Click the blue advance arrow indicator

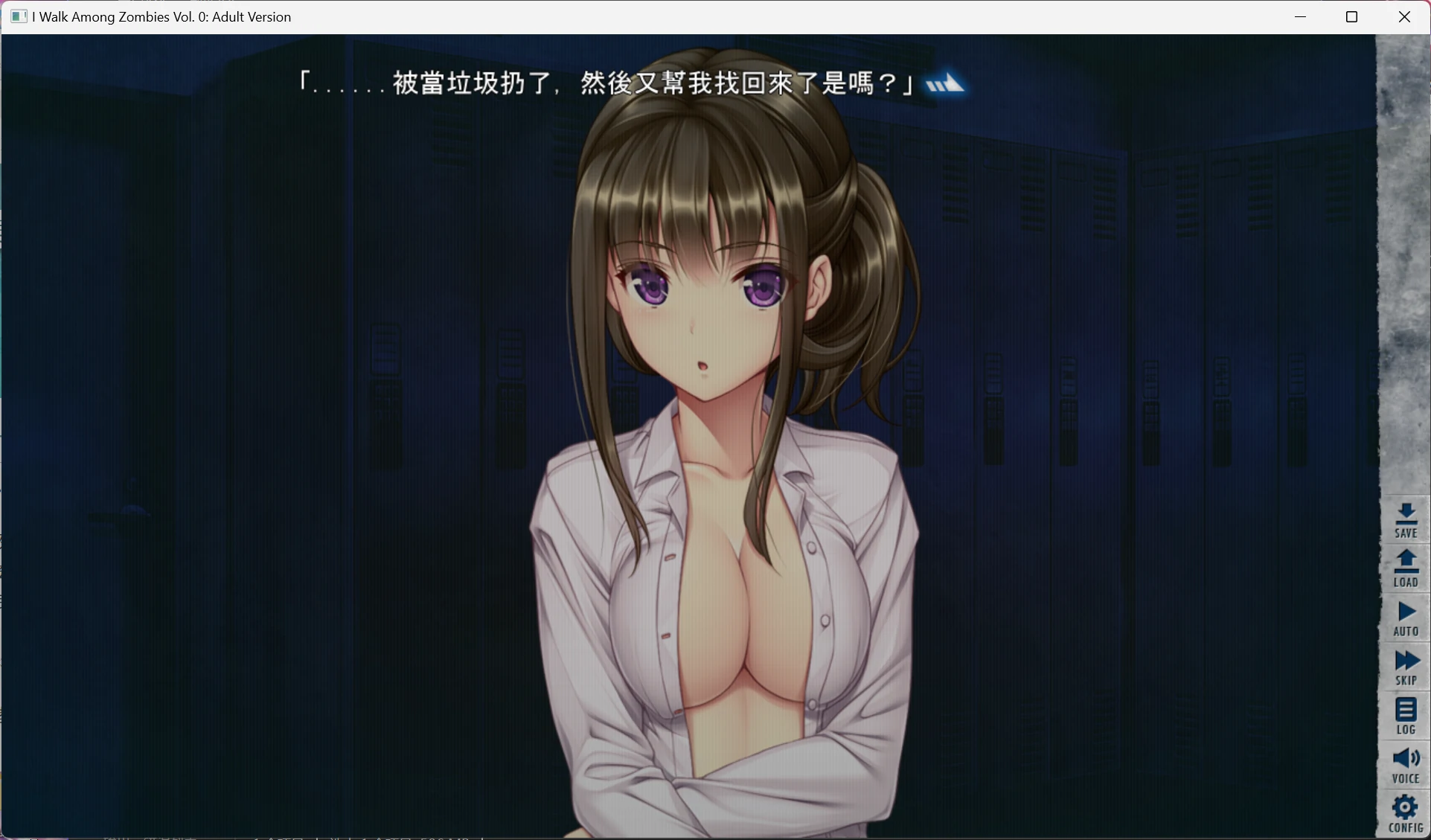click(x=947, y=84)
